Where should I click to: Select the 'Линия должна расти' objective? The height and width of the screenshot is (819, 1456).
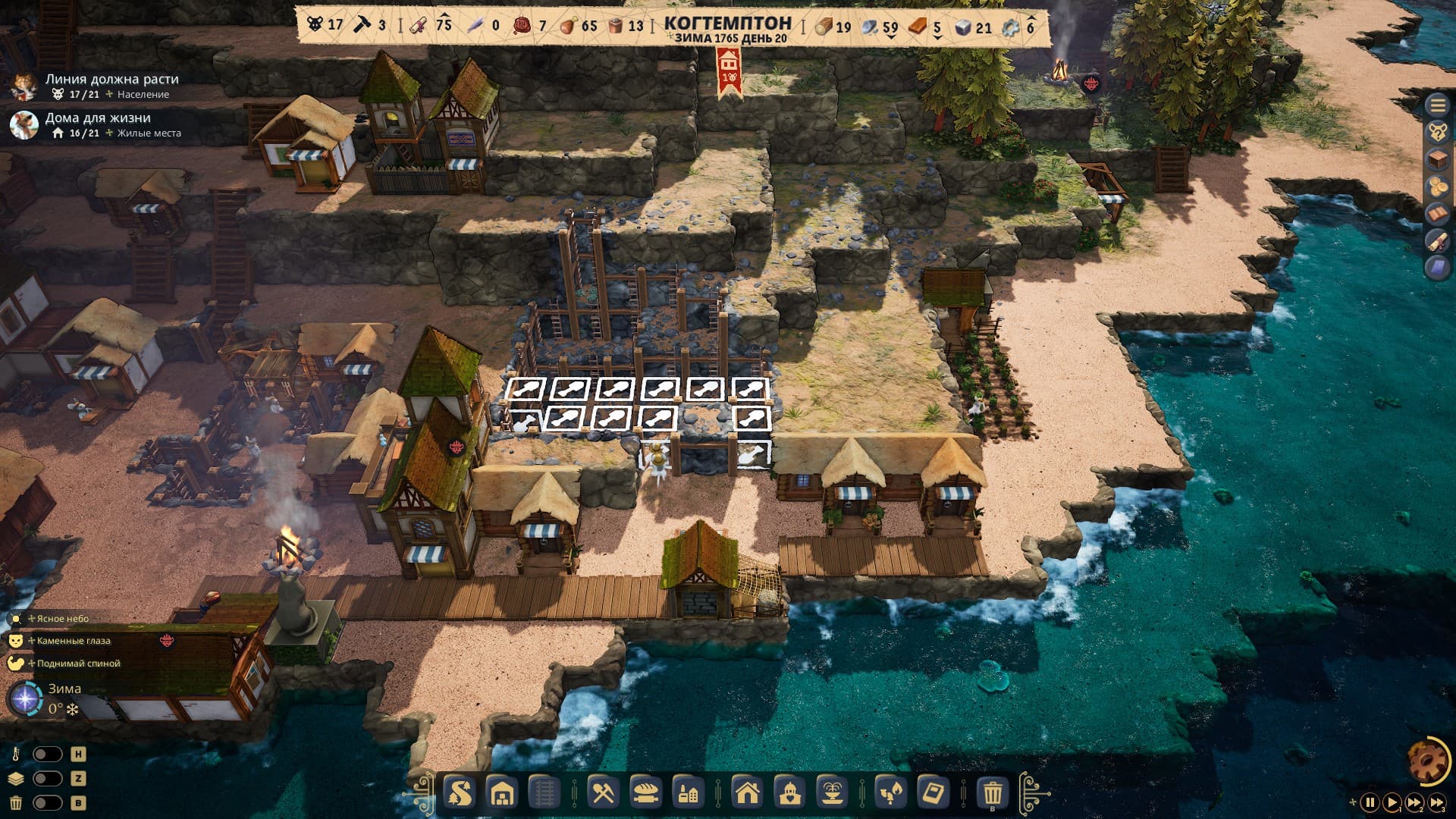pos(111,79)
